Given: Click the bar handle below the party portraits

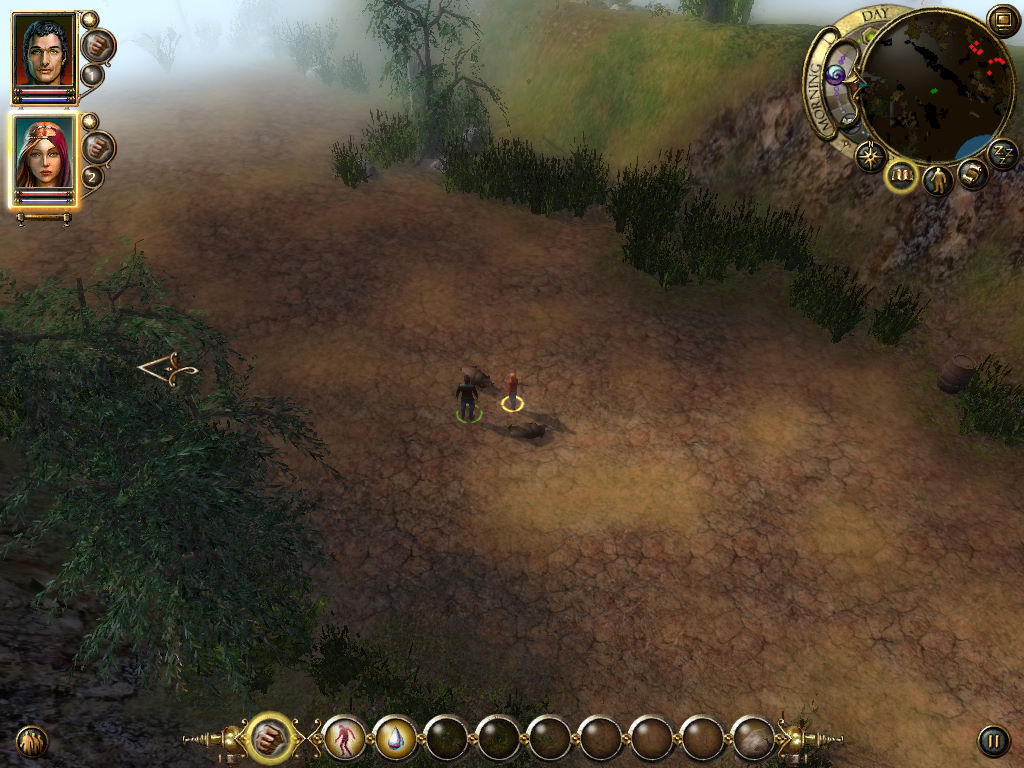Looking at the screenshot, I should coord(44,217).
